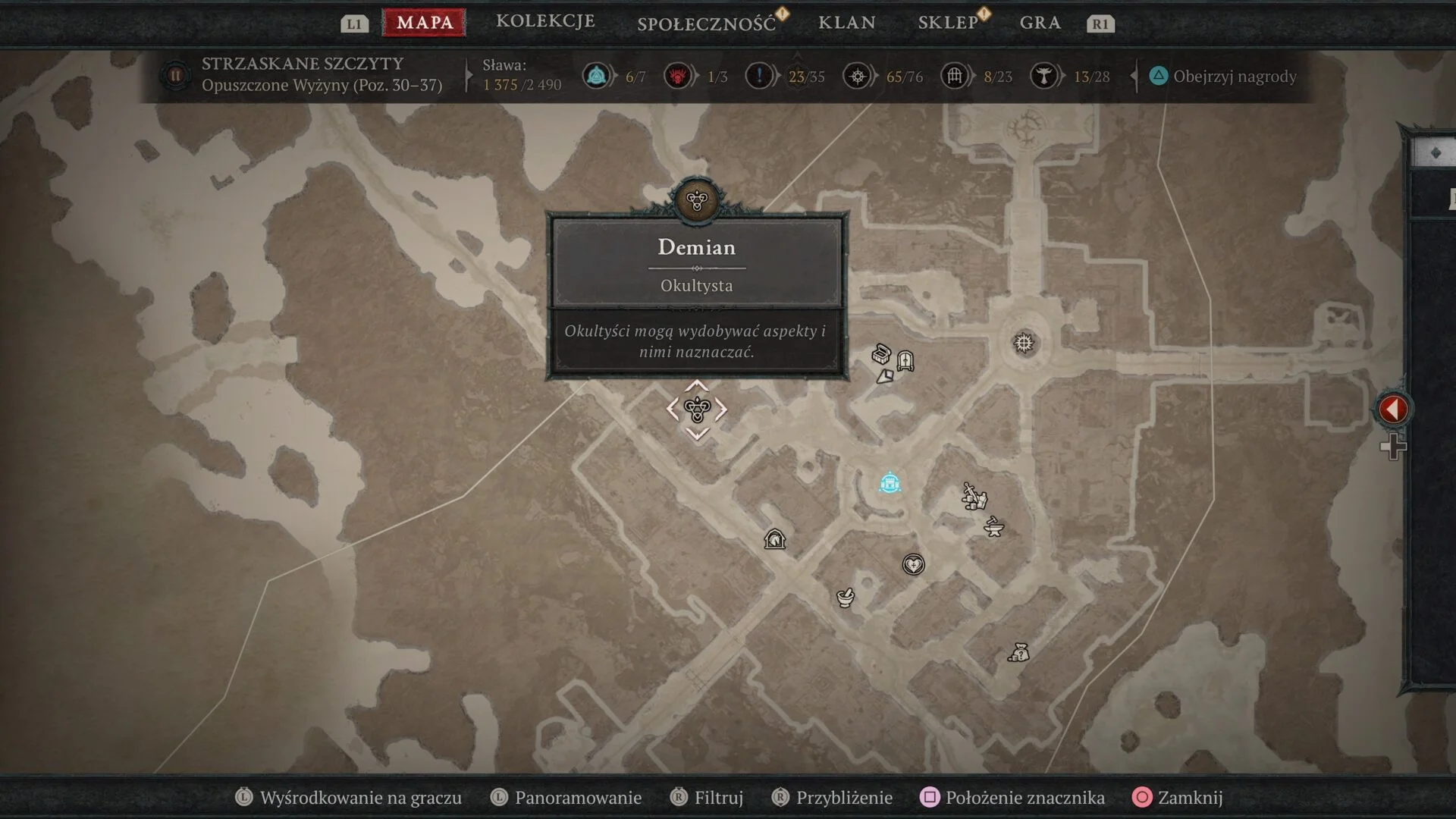Expand the side panel with the red arrow
The height and width of the screenshot is (819, 1456).
tap(1392, 409)
